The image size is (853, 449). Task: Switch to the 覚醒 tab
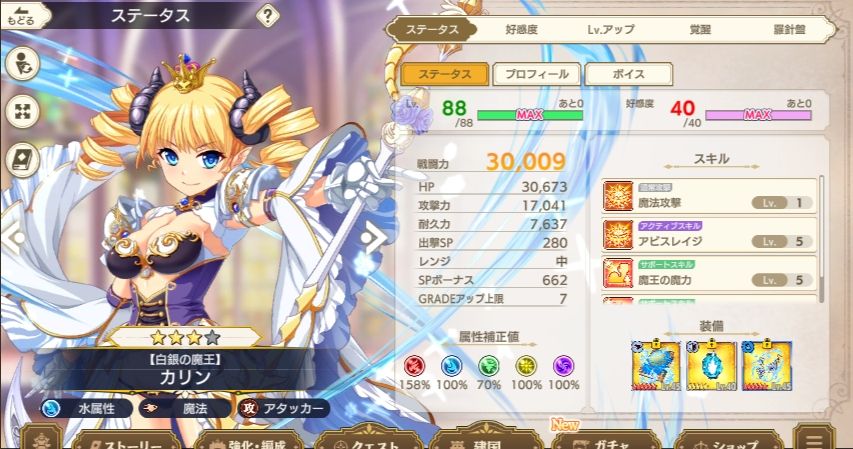click(x=701, y=29)
